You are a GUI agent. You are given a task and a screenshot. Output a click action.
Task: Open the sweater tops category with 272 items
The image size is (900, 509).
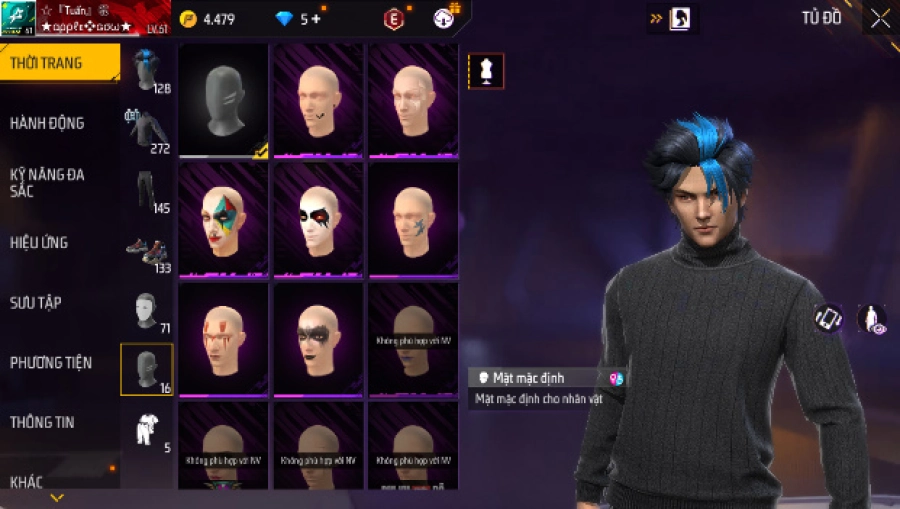pos(147,130)
